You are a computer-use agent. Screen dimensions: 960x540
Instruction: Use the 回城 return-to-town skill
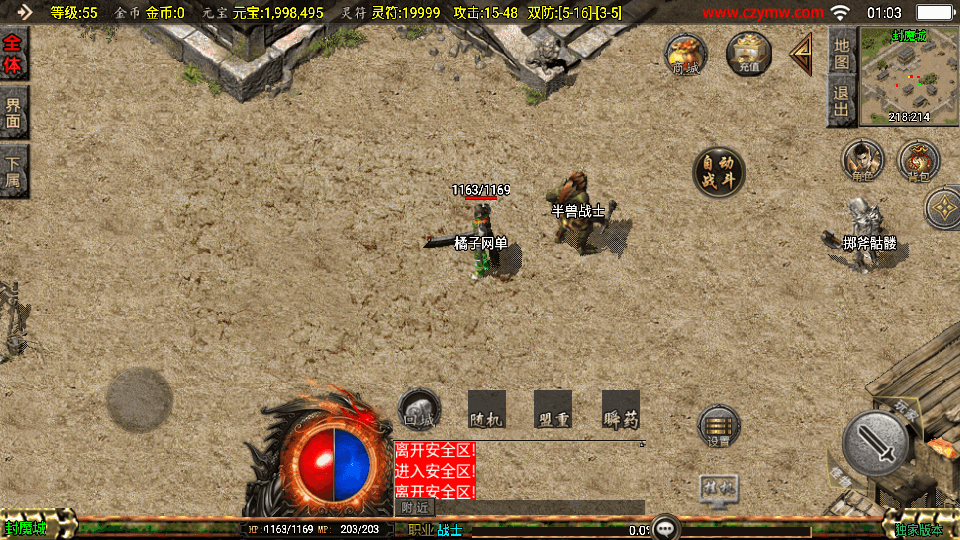(x=419, y=410)
